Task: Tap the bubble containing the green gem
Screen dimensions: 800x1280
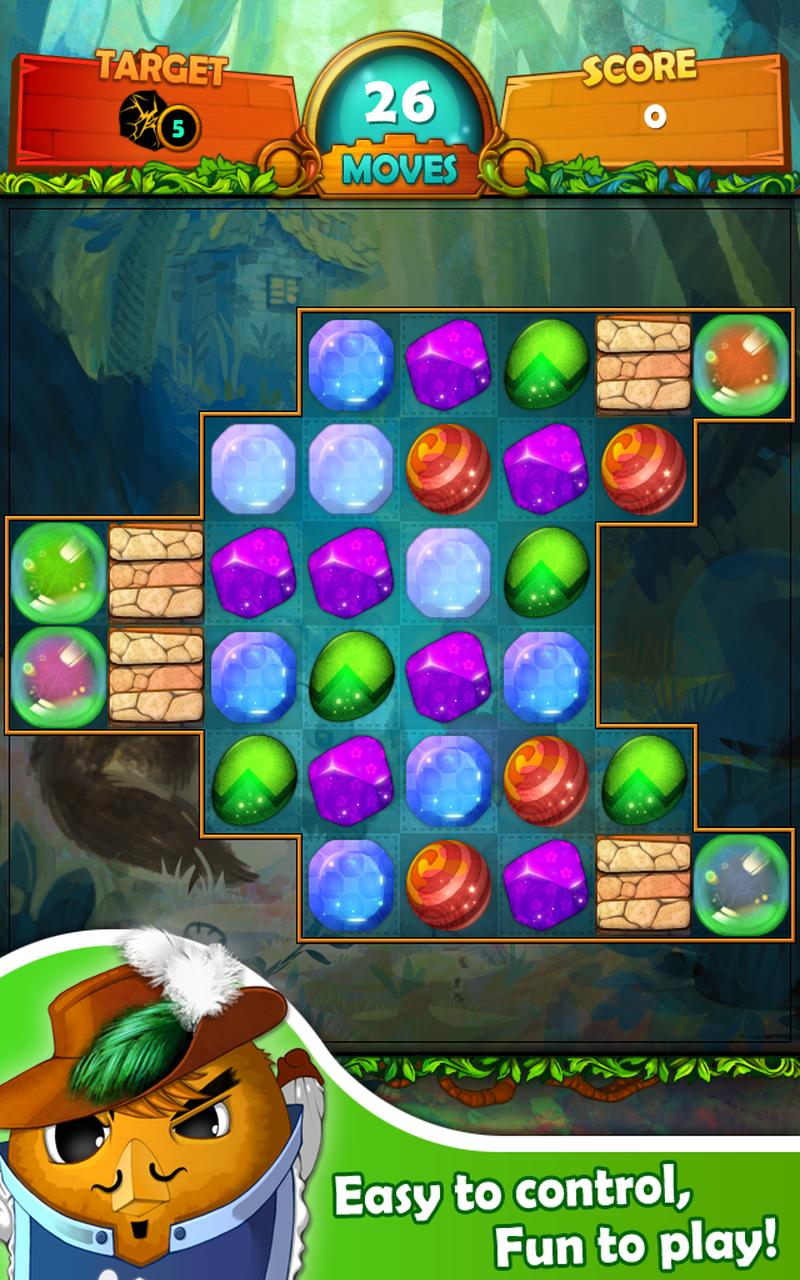Action: [57, 571]
